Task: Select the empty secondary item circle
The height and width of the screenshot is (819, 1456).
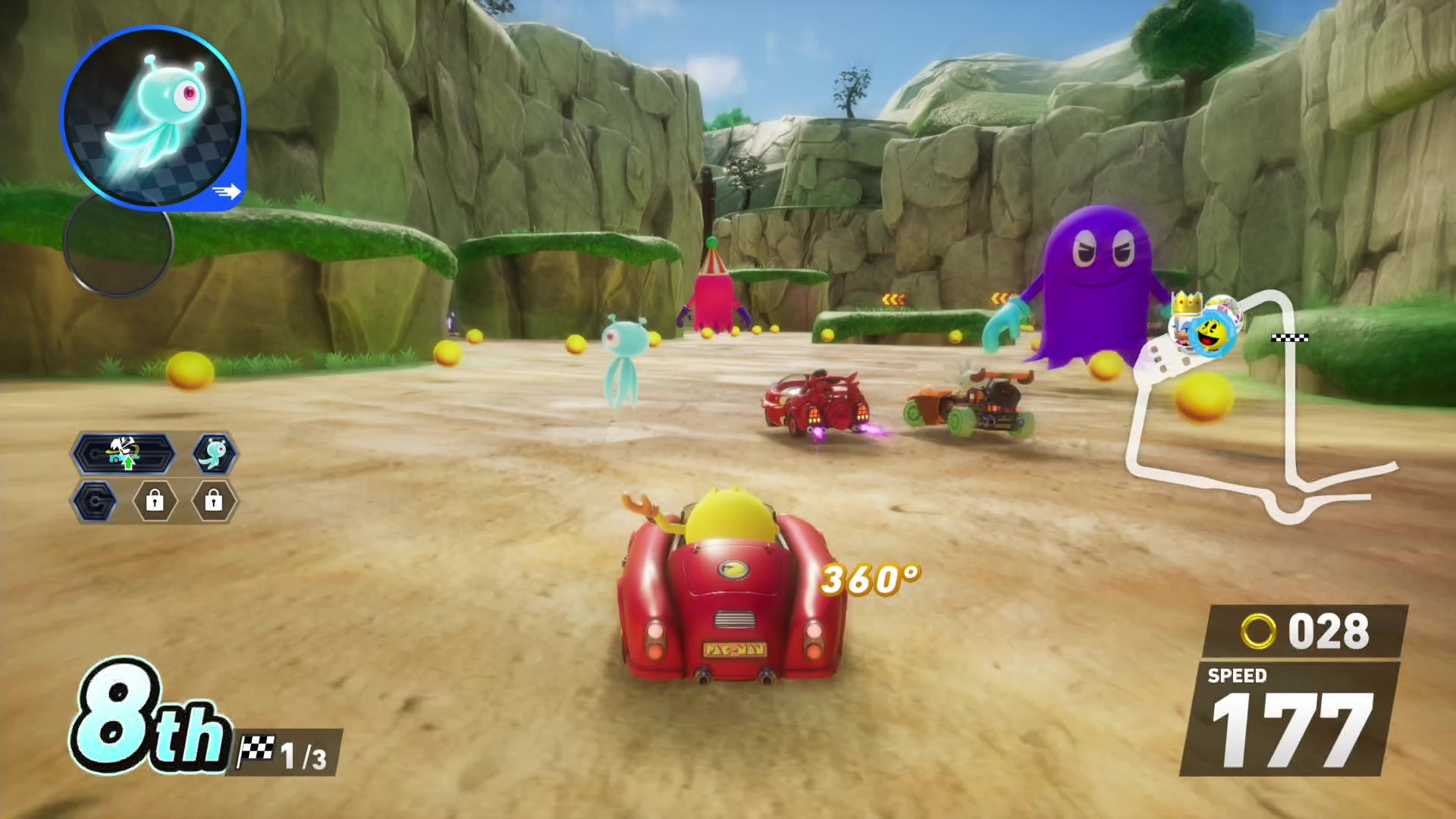Action: point(119,244)
